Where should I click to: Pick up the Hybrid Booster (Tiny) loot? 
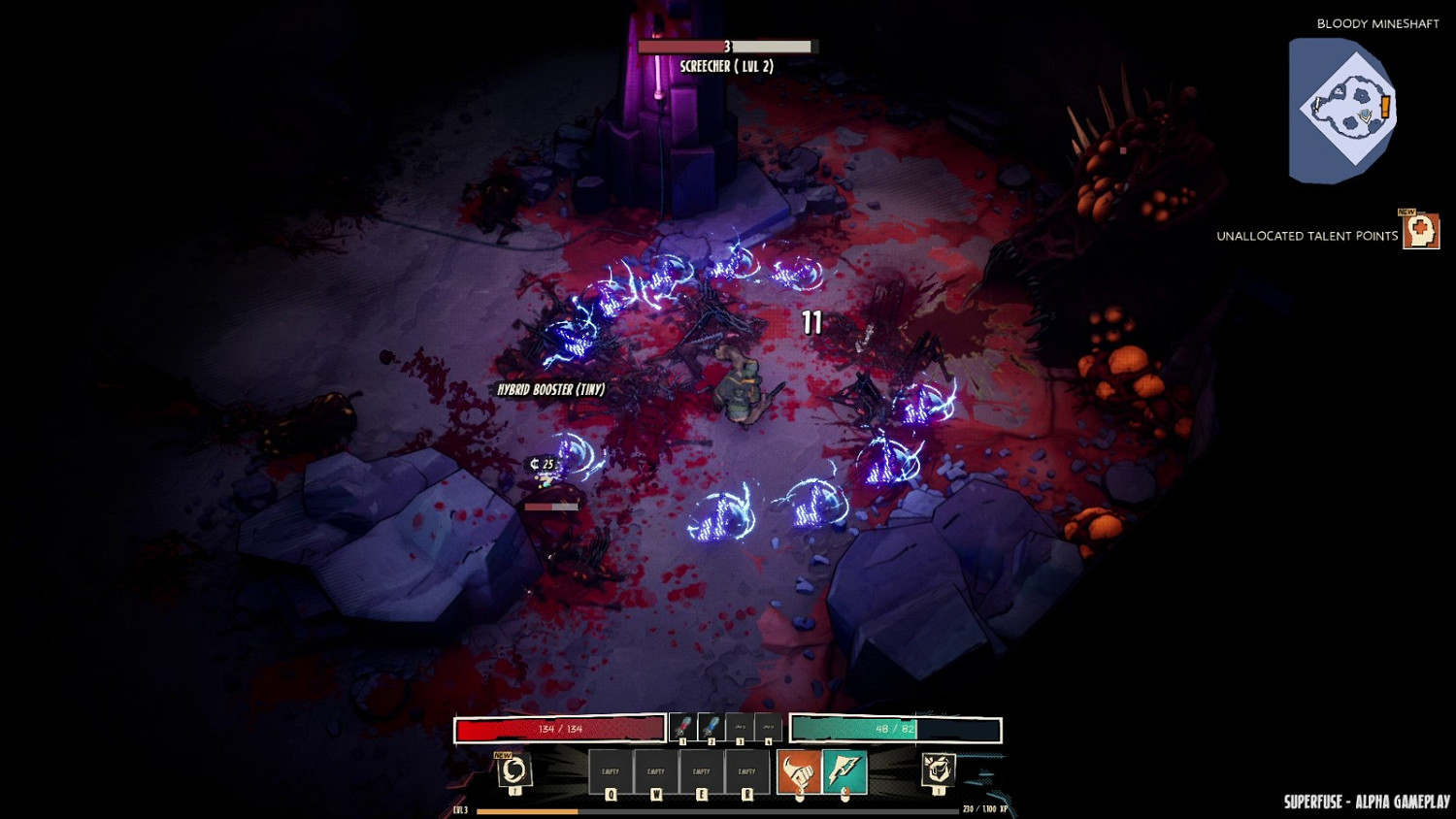548,390
